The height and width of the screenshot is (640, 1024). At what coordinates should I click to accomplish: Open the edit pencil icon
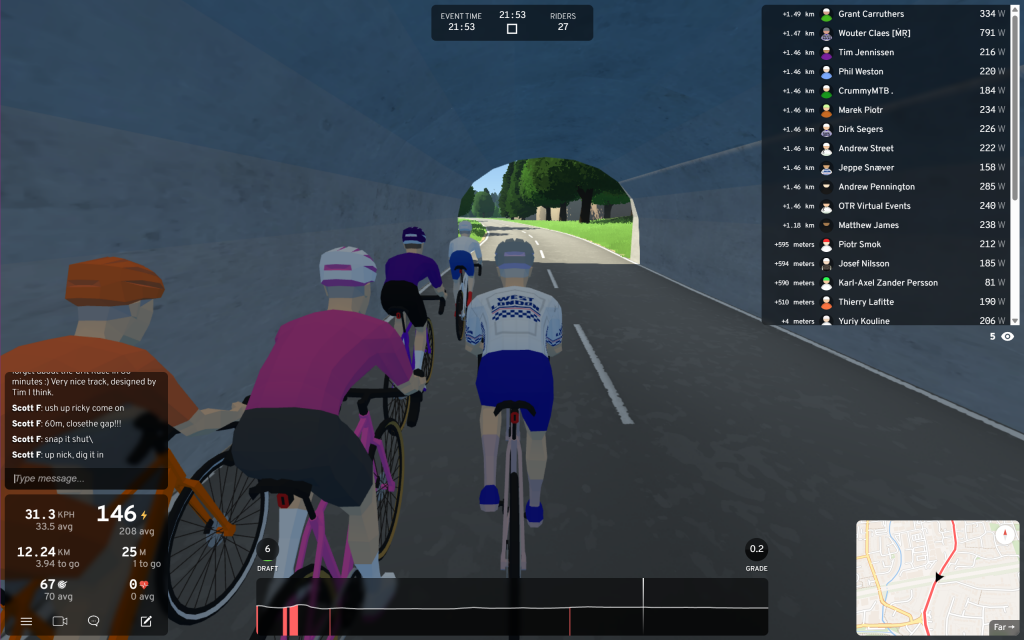(x=146, y=621)
